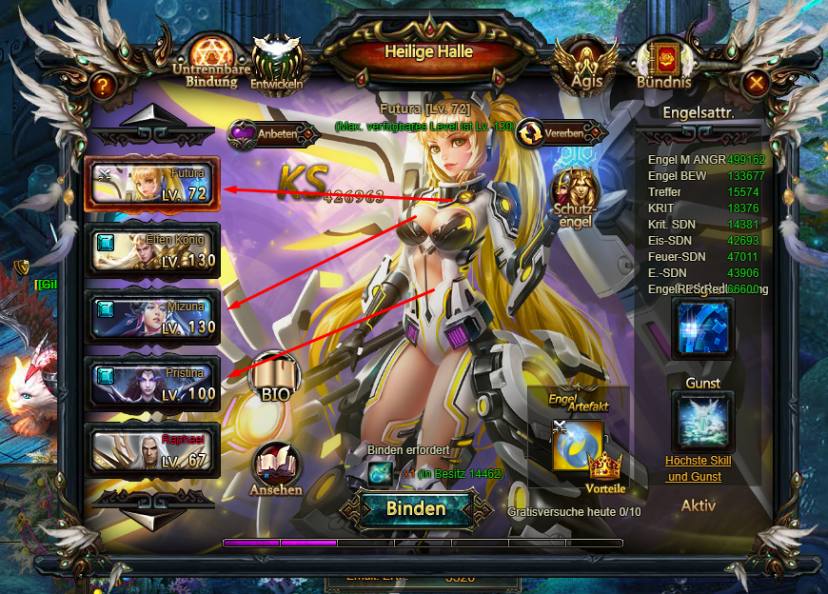Viewport: 828px width, 594px height.
Task: Open the Vorteile crown icon
Action: (x=605, y=471)
